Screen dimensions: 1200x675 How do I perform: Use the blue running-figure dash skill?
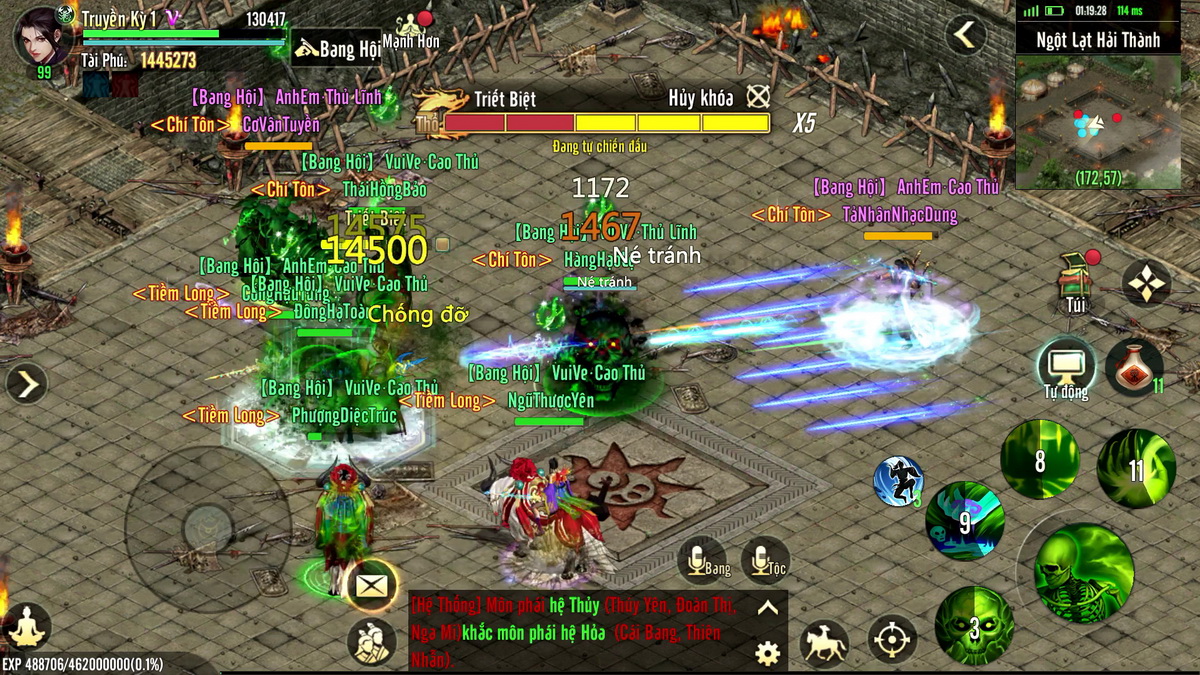point(897,481)
